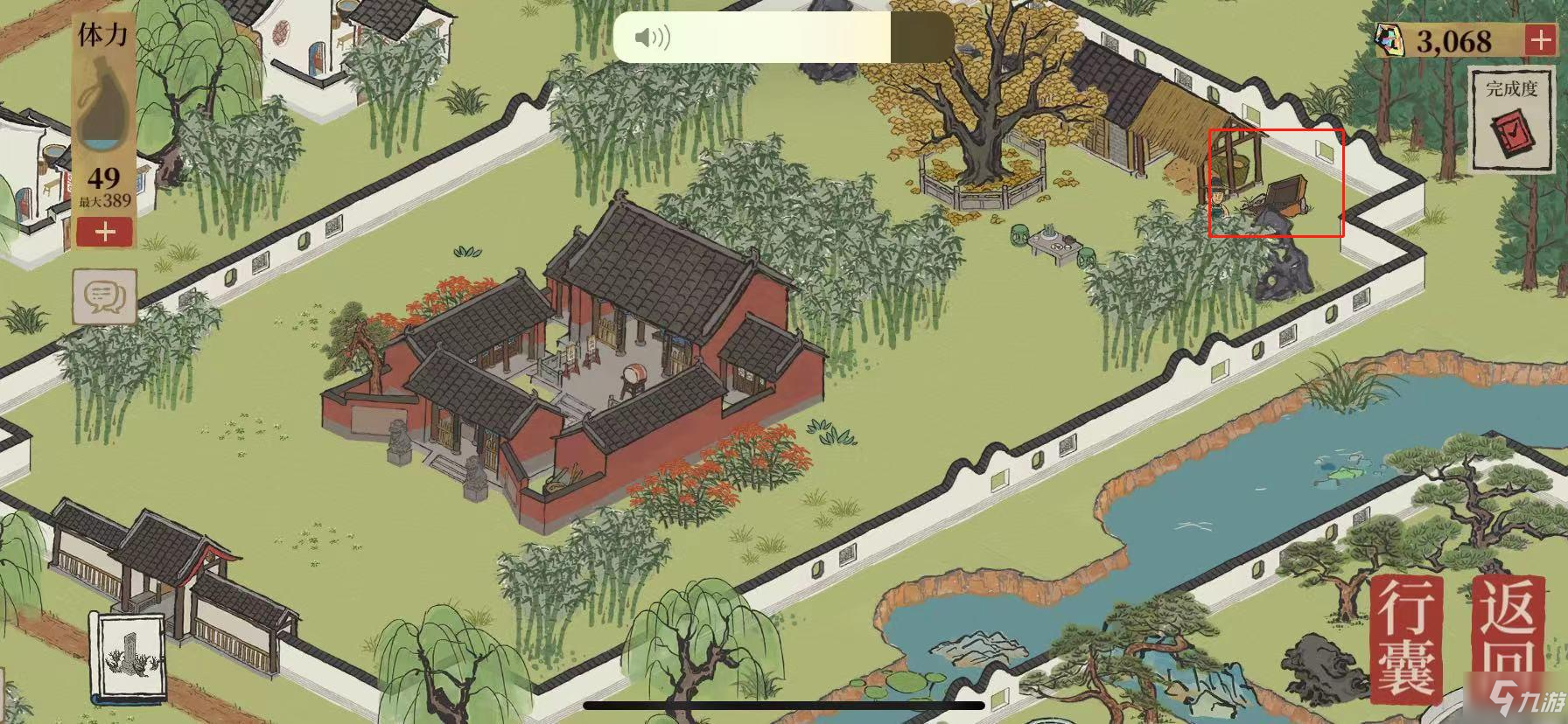Open the 行囊 bag

[1407, 638]
